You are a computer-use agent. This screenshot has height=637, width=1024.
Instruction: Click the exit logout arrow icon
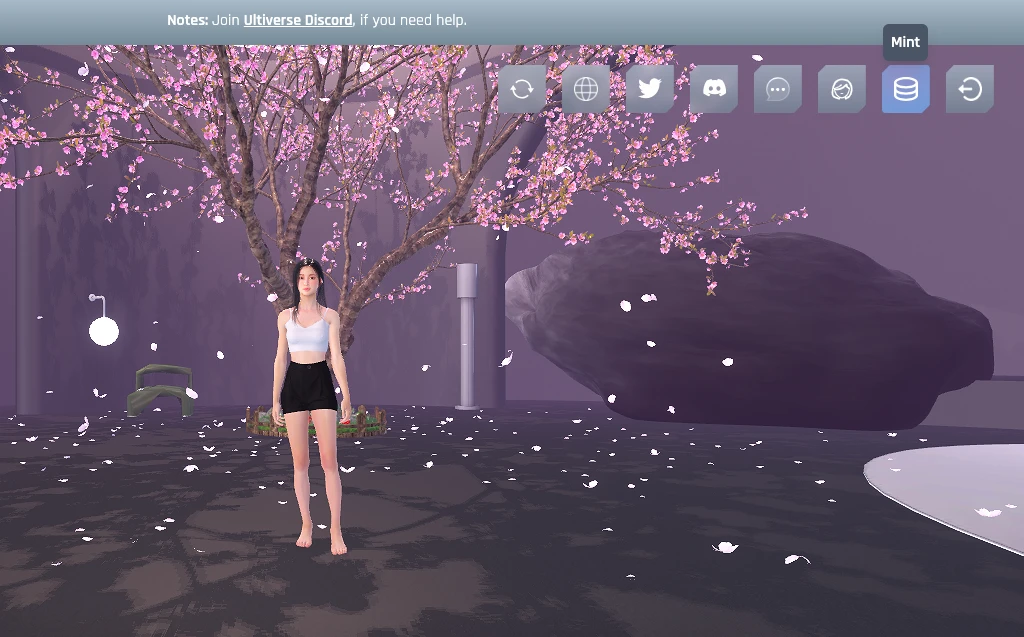coord(970,90)
